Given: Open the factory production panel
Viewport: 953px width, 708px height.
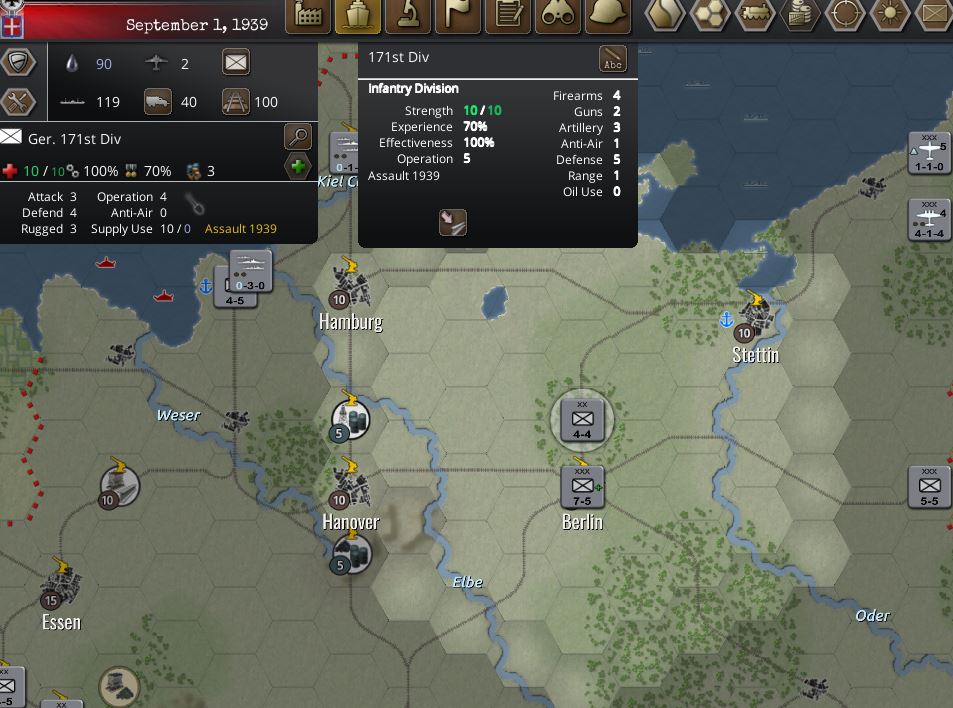Looking at the screenshot, I should [308, 16].
